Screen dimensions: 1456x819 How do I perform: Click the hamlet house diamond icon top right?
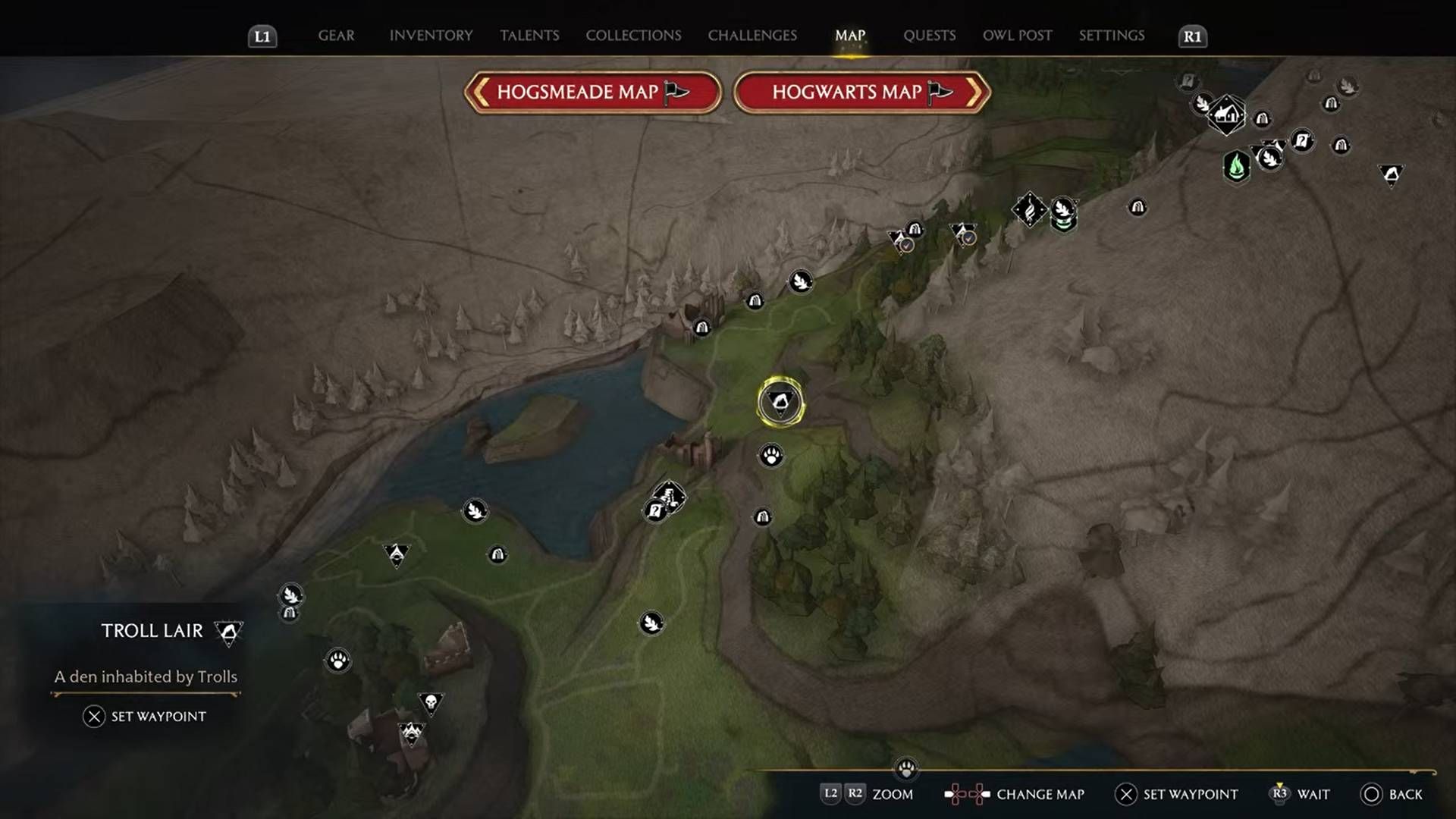pyautogui.click(x=1227, y=115)
